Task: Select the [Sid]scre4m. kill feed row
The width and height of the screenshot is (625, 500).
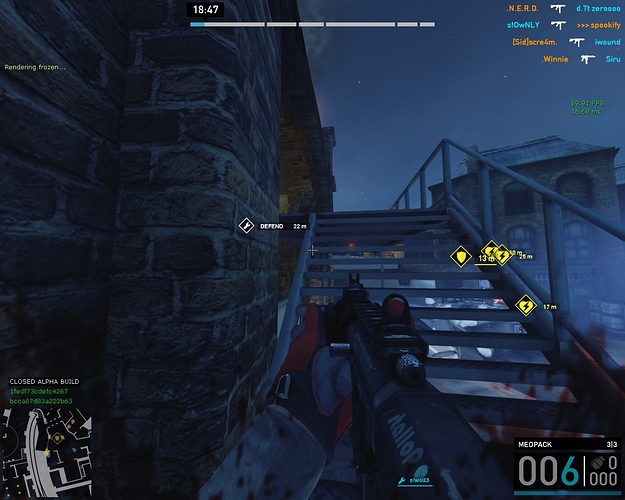Action: tap(563, 42)
